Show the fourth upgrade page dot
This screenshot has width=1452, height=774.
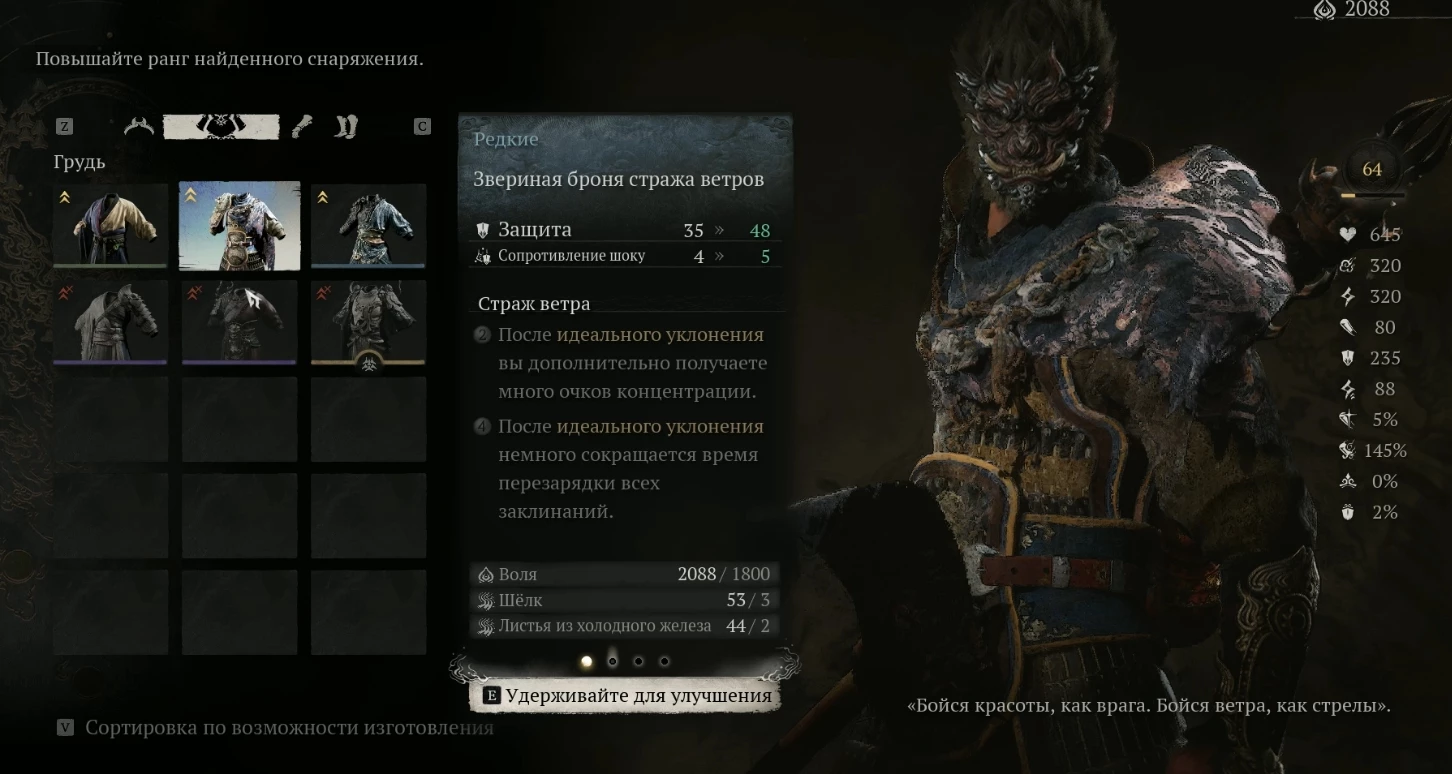(665, 661)
